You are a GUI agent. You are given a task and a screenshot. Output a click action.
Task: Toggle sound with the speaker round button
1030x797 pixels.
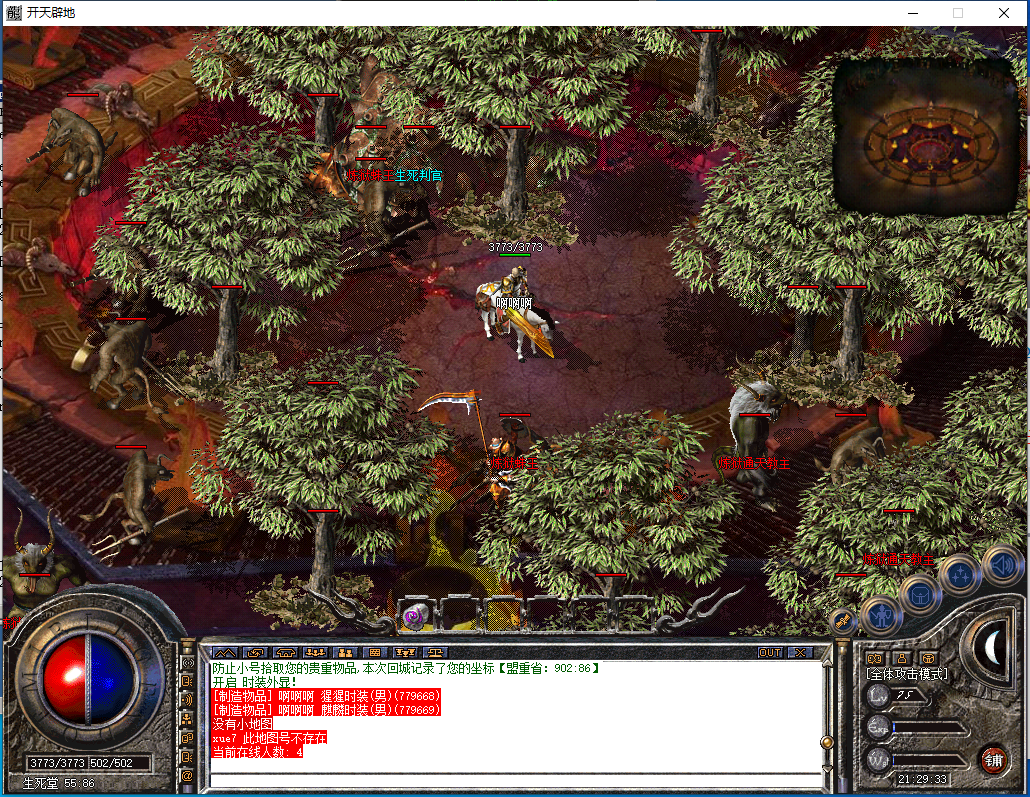1001,563
